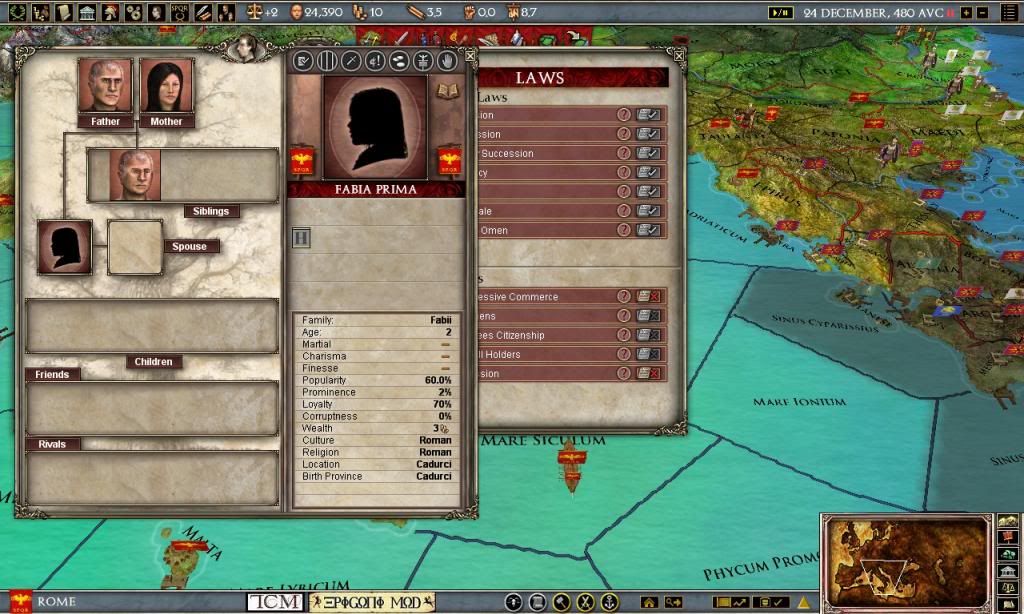
Task: Toggle the pause/play speed button
Action: click(x=780, y=12)
